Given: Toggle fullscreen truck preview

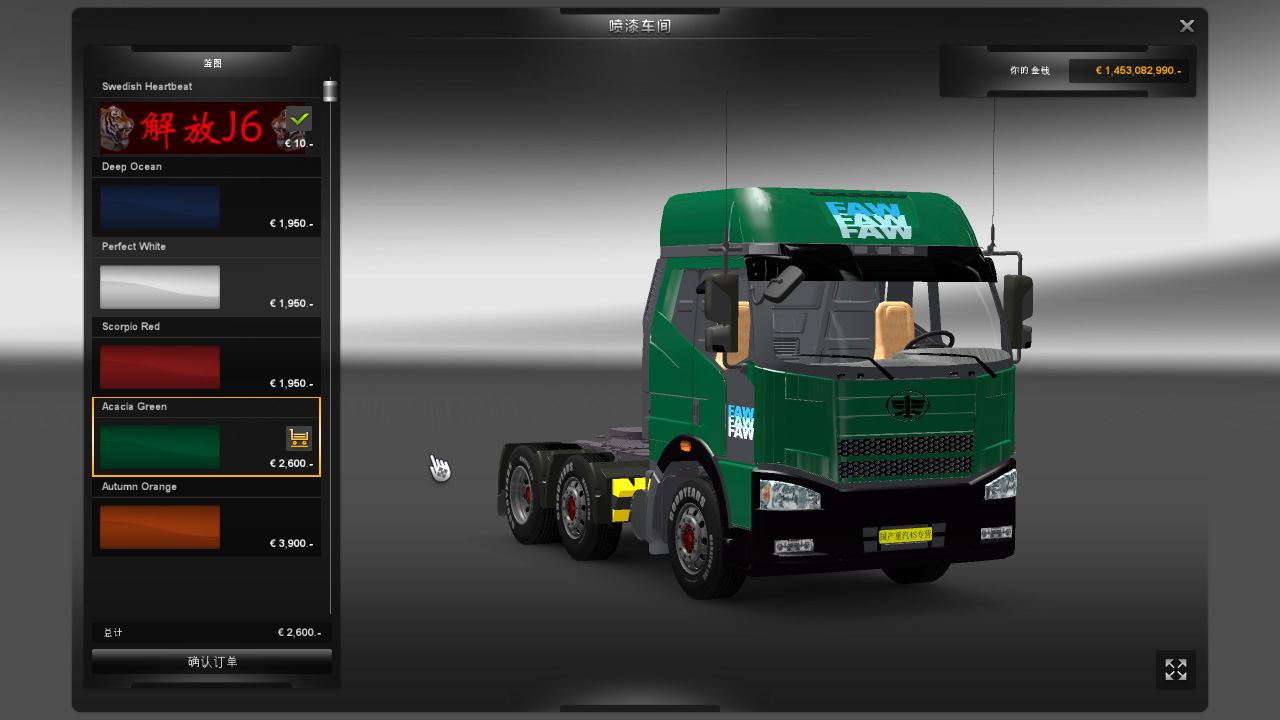Looking at the screenshot, I should click(x=1176, y=670).
